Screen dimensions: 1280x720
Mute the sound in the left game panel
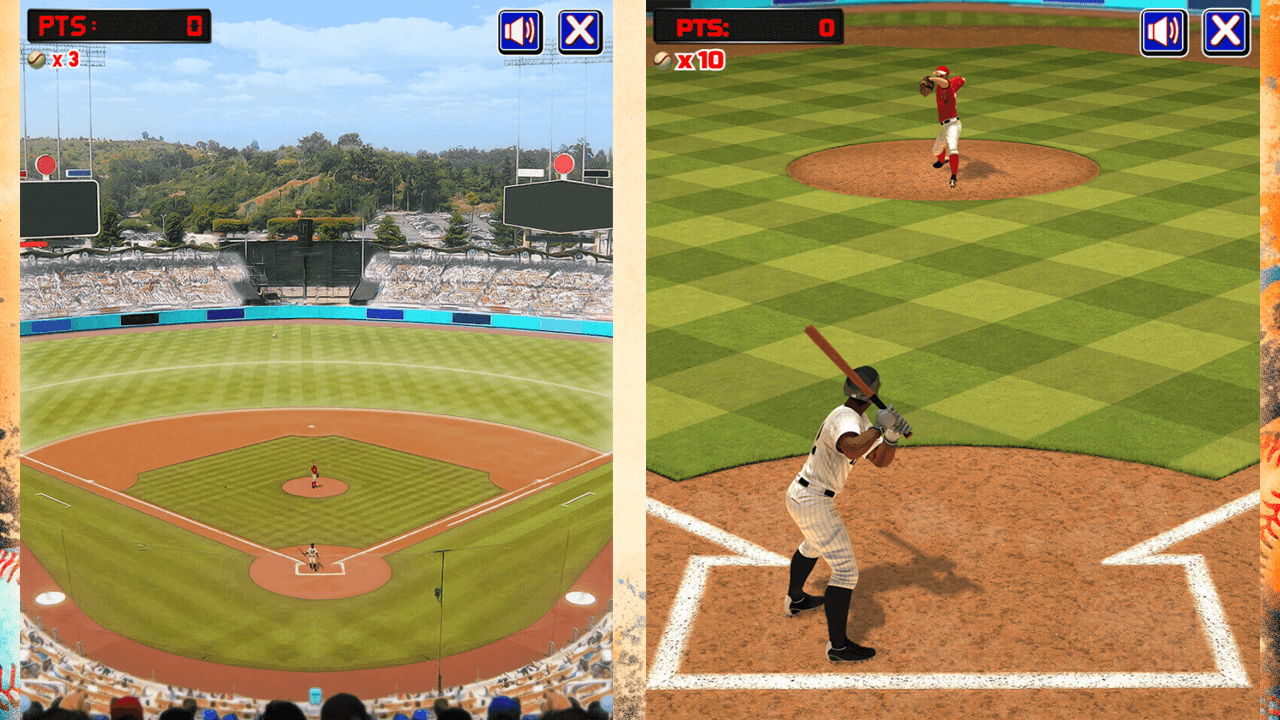click(x=521, y=31)
